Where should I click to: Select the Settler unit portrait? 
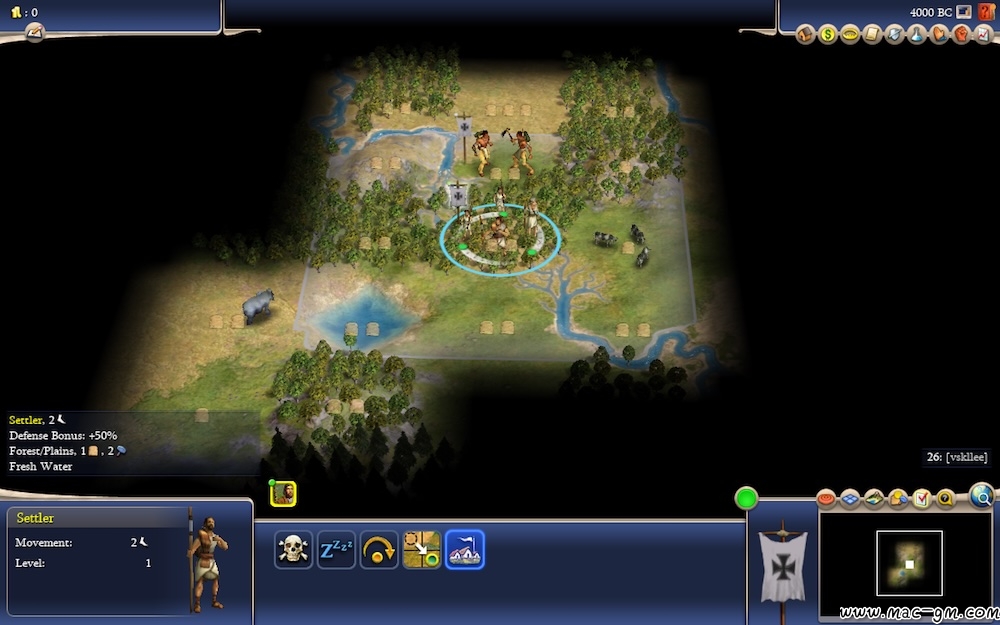tap(283, 493)
